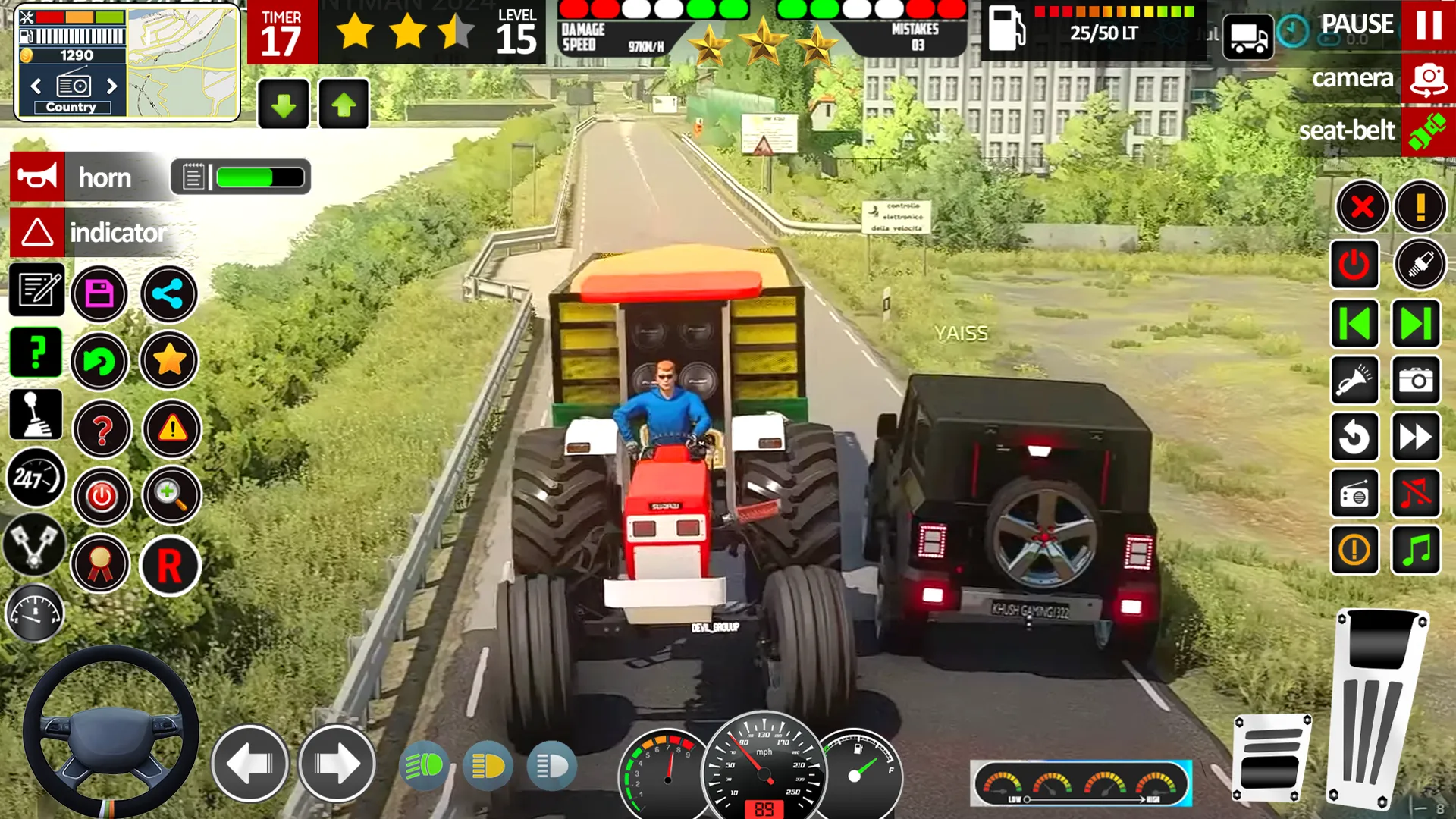Image resolution: width=1456 pixels, height=819 pixels.
Task: Fasten the seat-belt
Action: pos(1429,130)
